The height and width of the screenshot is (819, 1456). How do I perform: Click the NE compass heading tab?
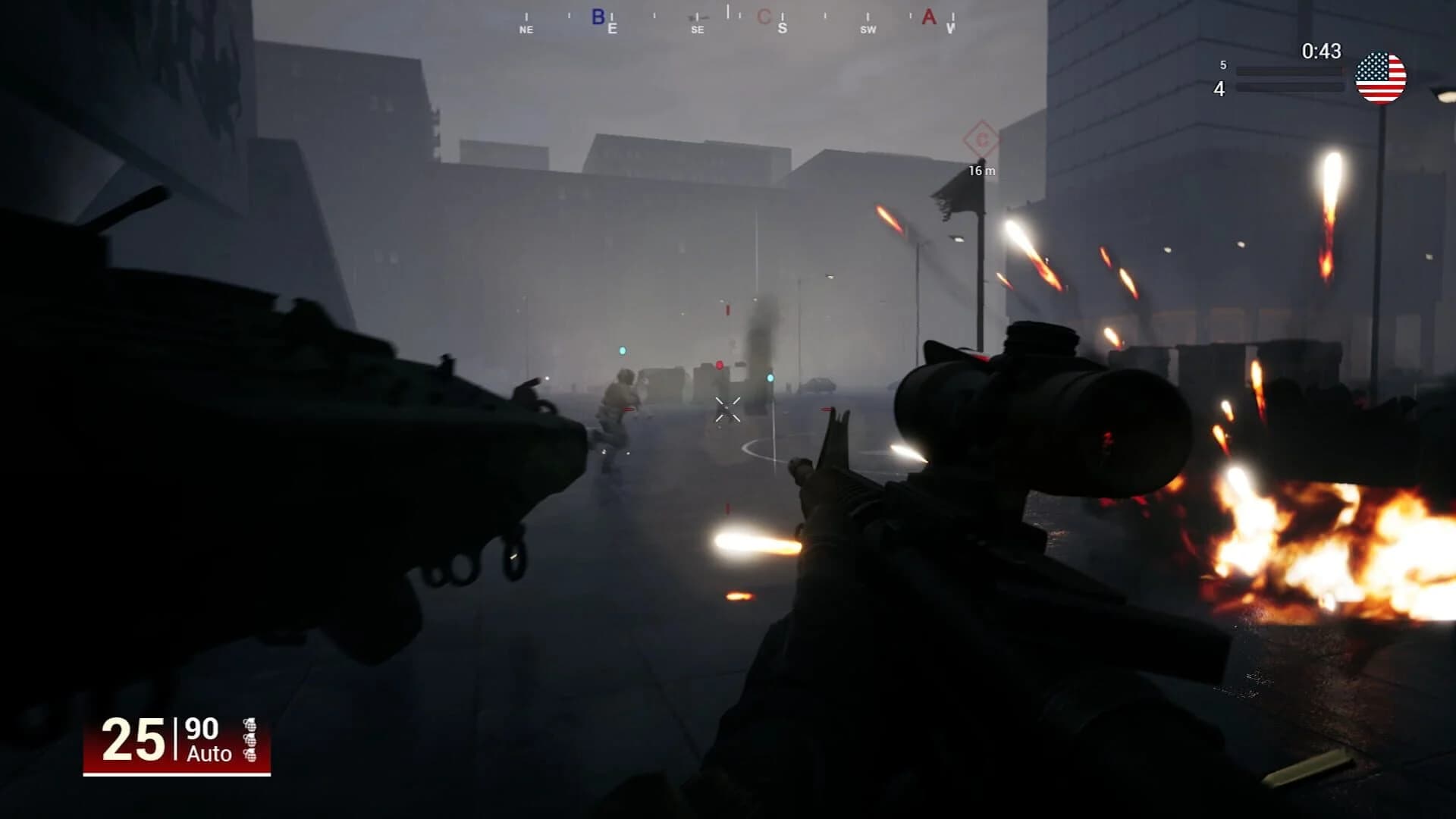click(x=526, y=30)
